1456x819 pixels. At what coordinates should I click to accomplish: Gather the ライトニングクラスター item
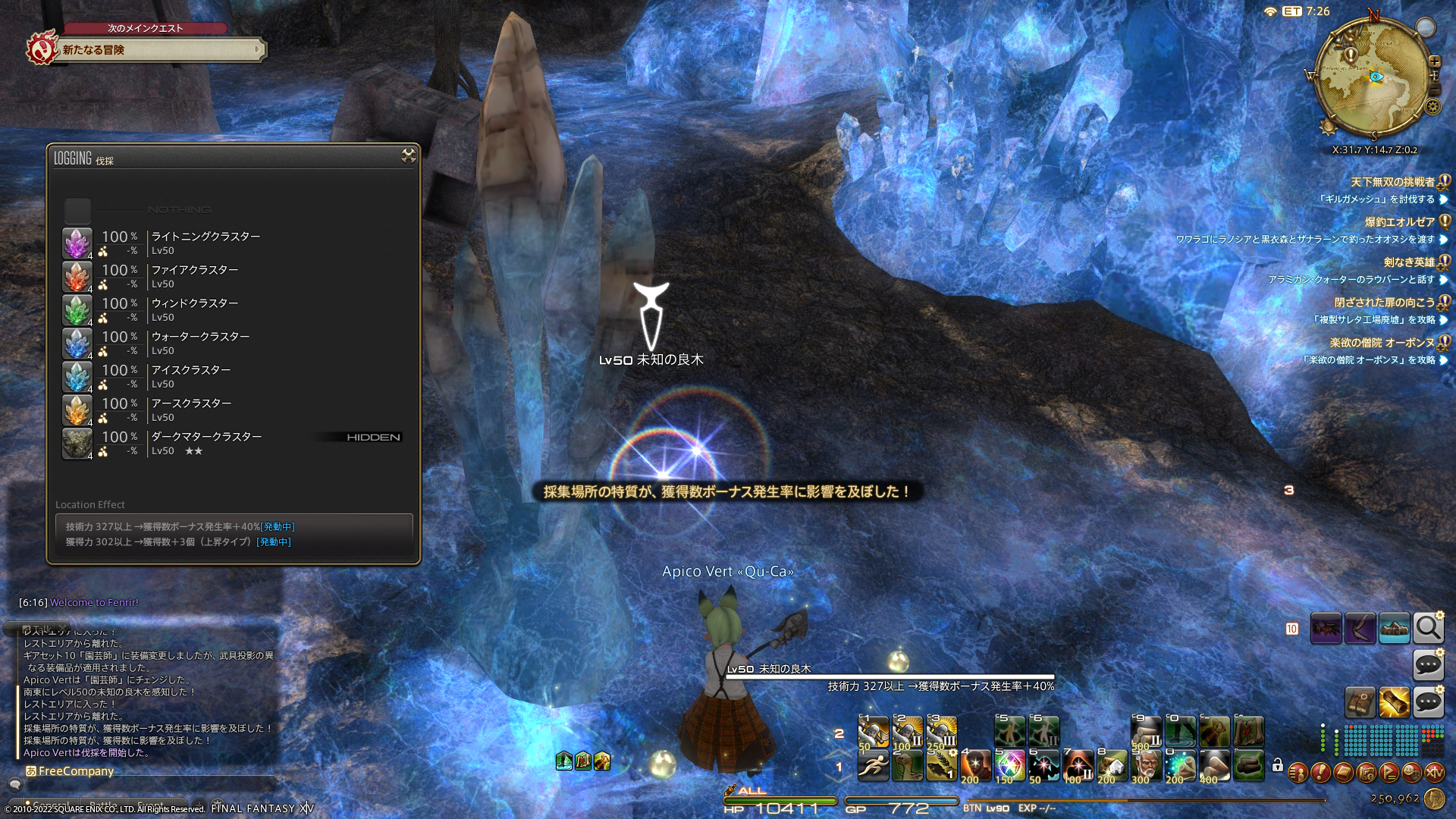(x=205, y=243)
